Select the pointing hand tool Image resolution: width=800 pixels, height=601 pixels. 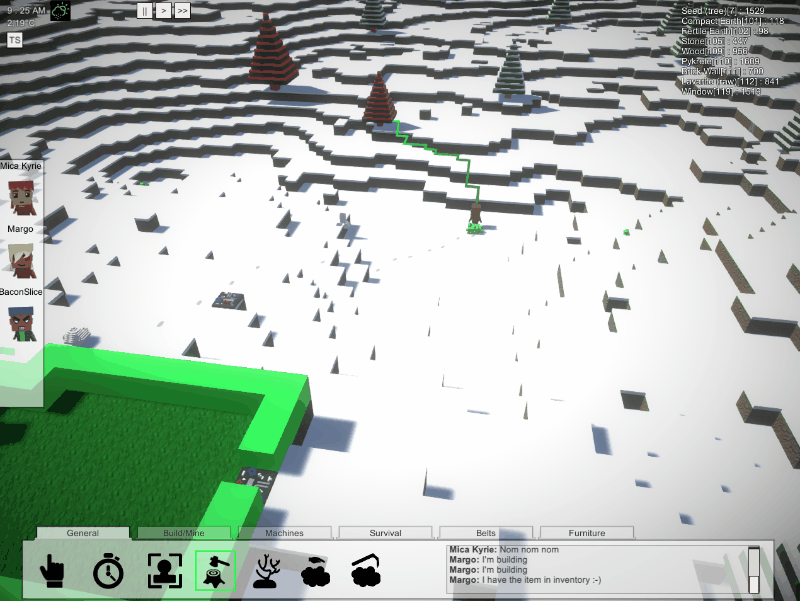click(51, 571)
